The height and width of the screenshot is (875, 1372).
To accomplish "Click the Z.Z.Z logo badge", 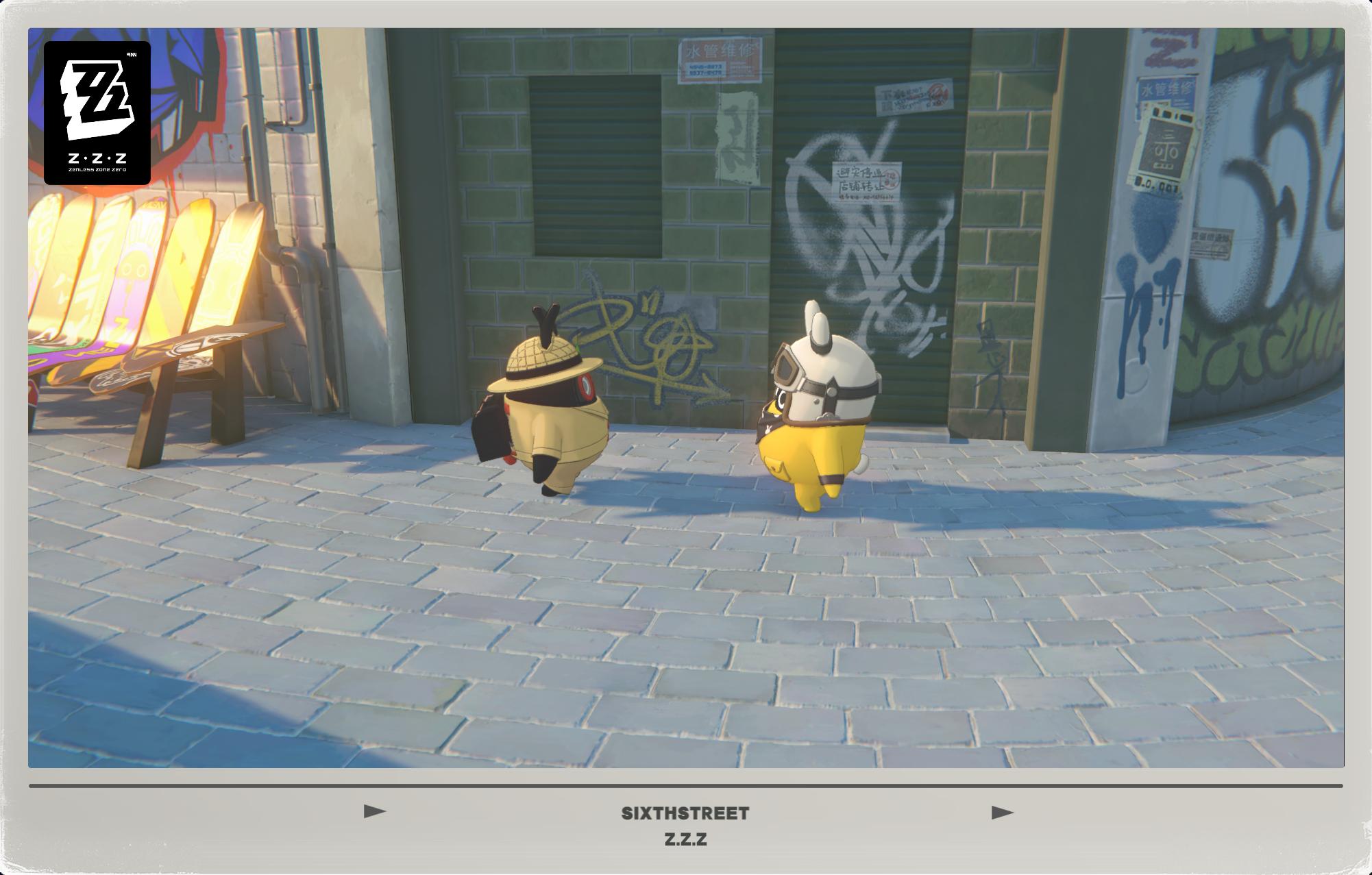I will click(x=98, y=112).
